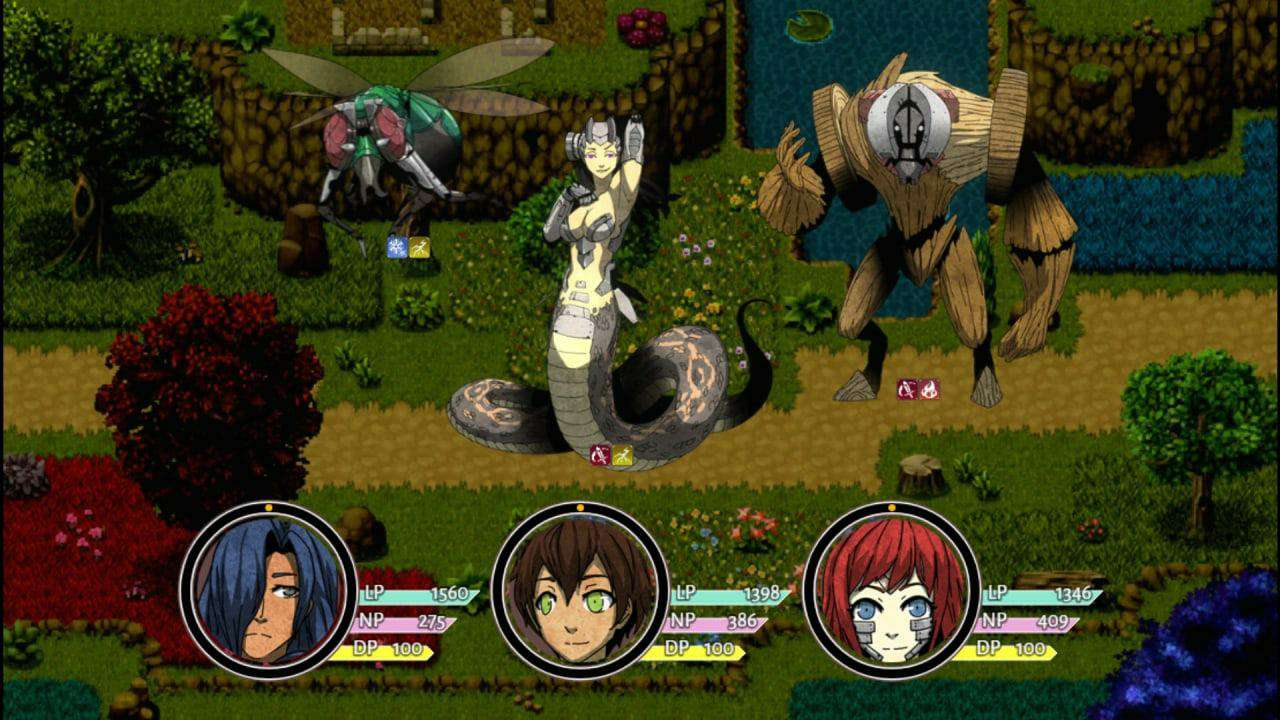Screen dimensions: 1280x720
Task: Click the red flame icon under the golem
Action: pos(929,389)
